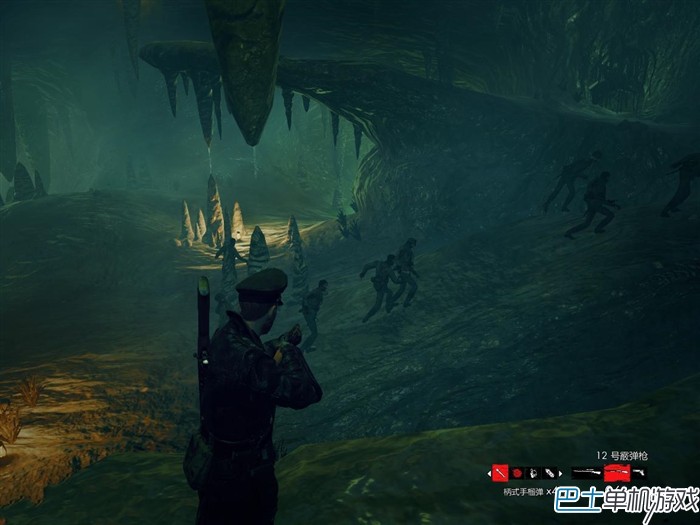Select the highlighted shotgun weapon slot

click(x=617, y=472)
